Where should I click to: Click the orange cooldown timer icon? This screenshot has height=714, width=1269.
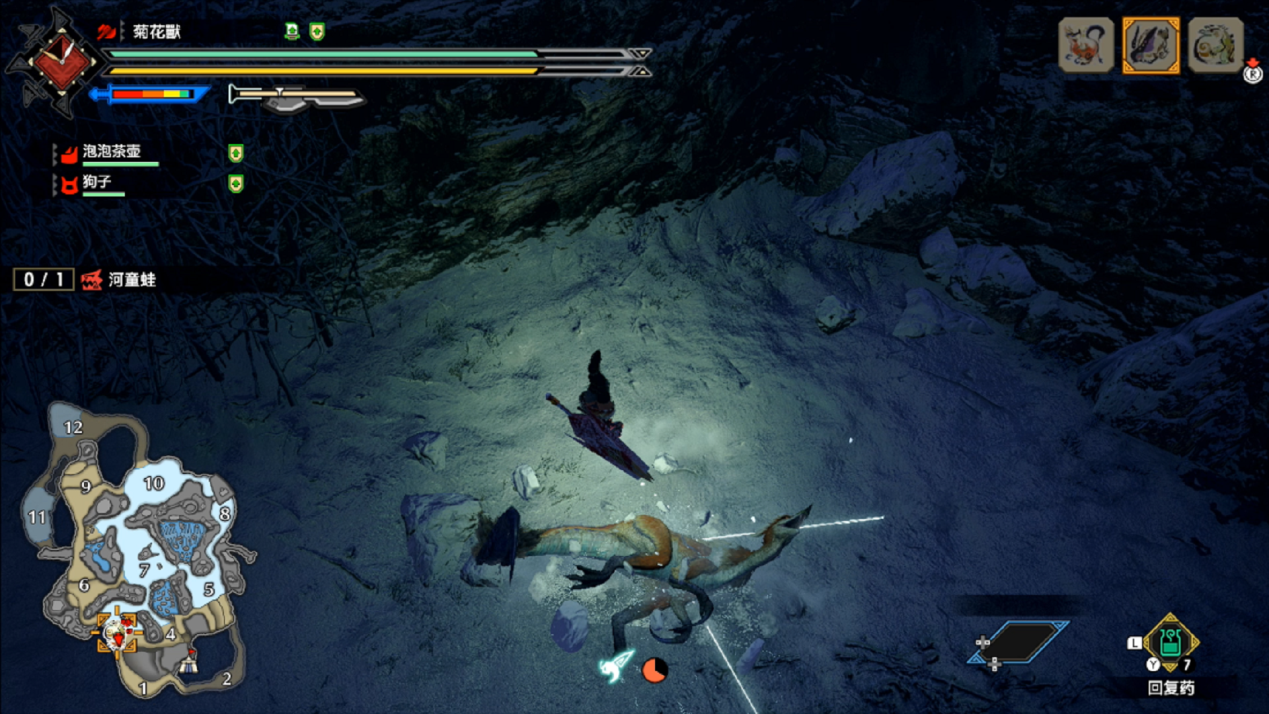point(654,669)
